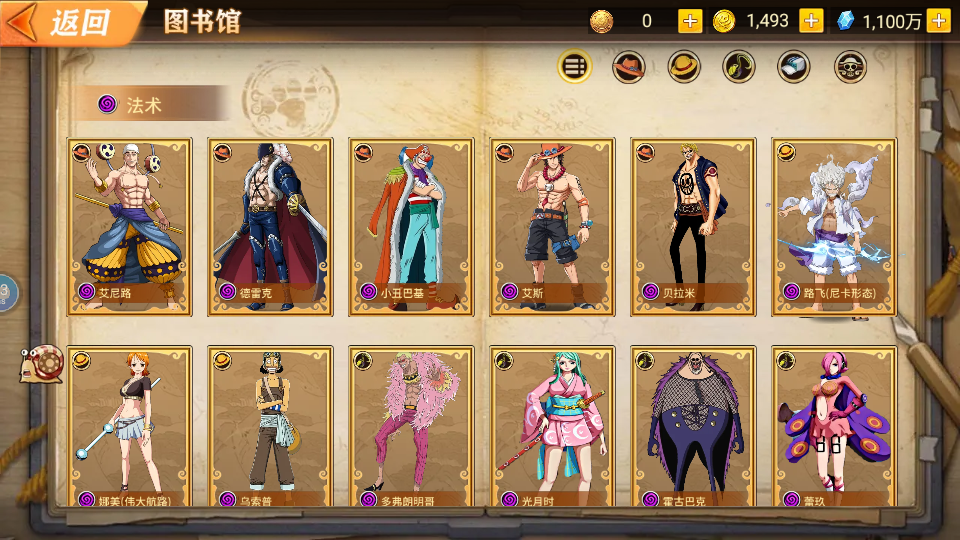Tap the snail icon at the left edge
This screenshot has width=960, height=540.
[x=42, y=362]
